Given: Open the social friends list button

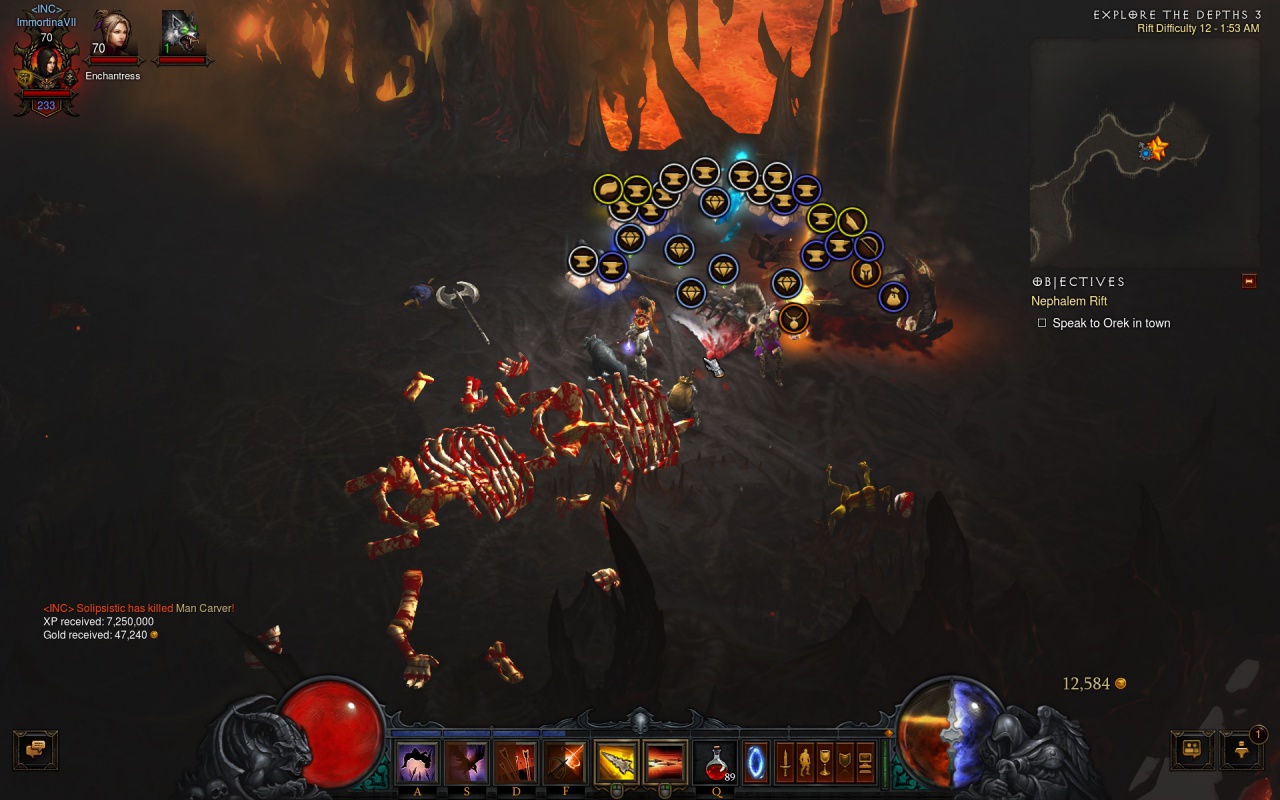Looking at the screenshot, I should [1192, 749].
